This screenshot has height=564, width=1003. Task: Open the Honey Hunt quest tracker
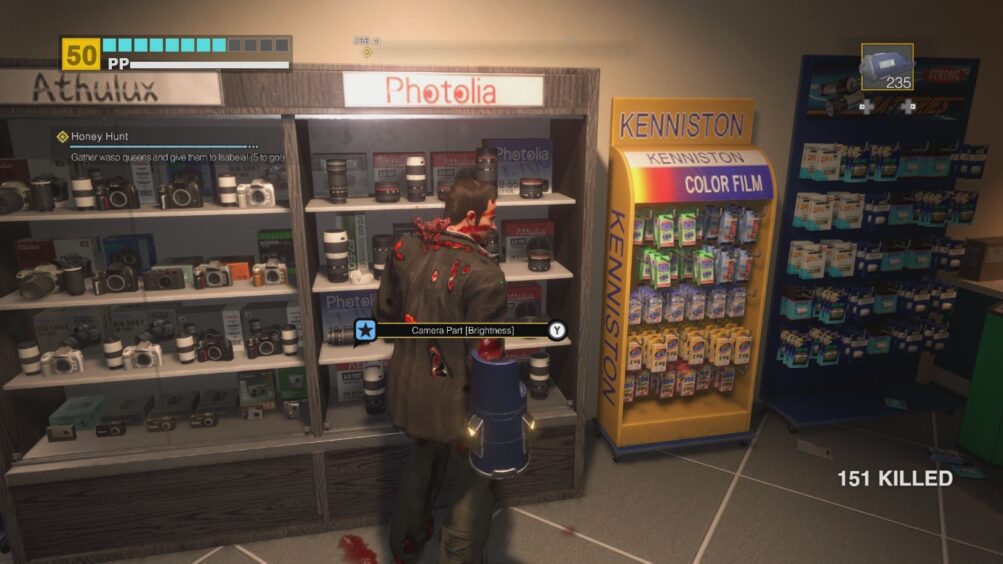coord(100,136)
